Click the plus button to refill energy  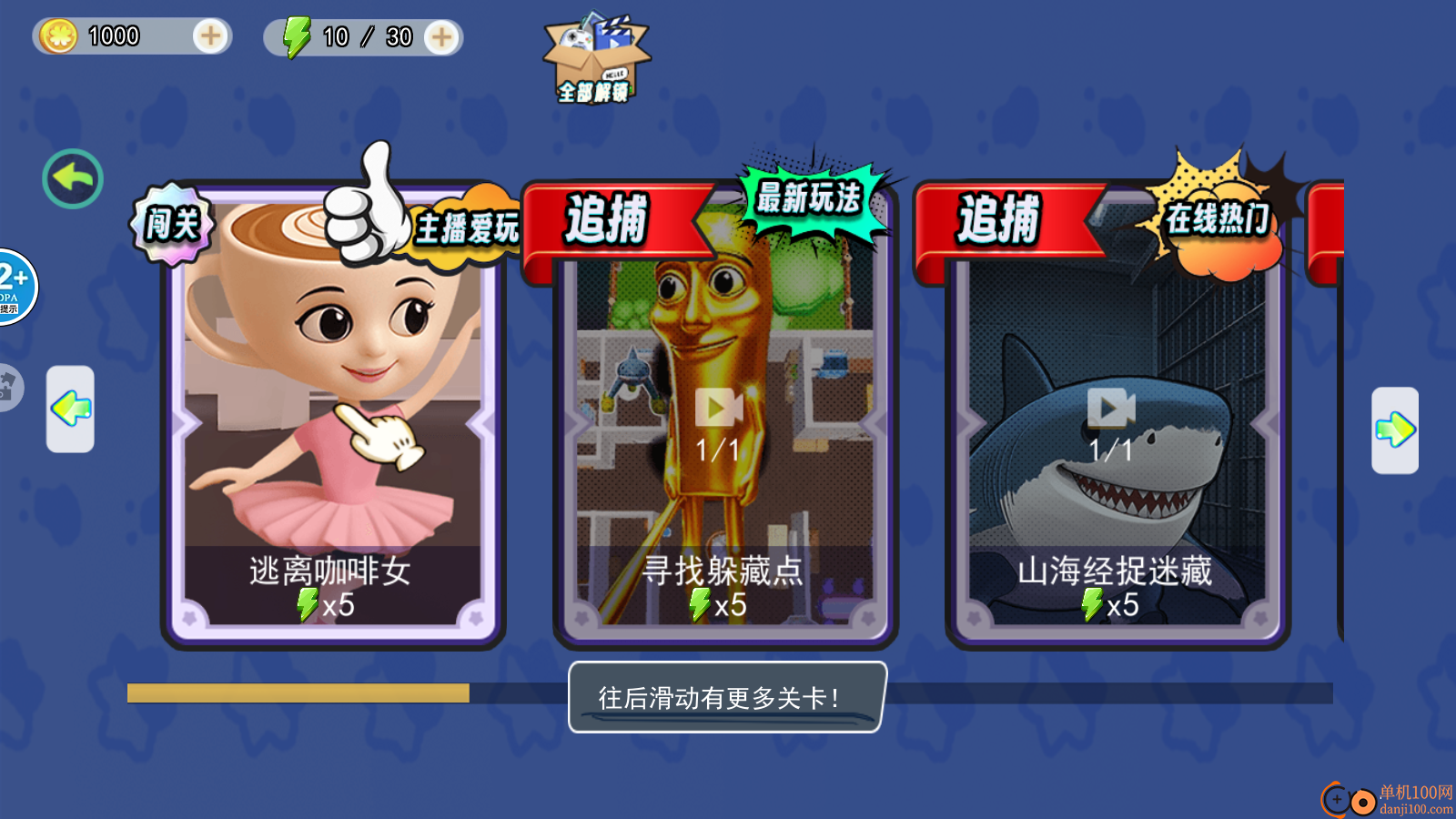pos(443,36)
